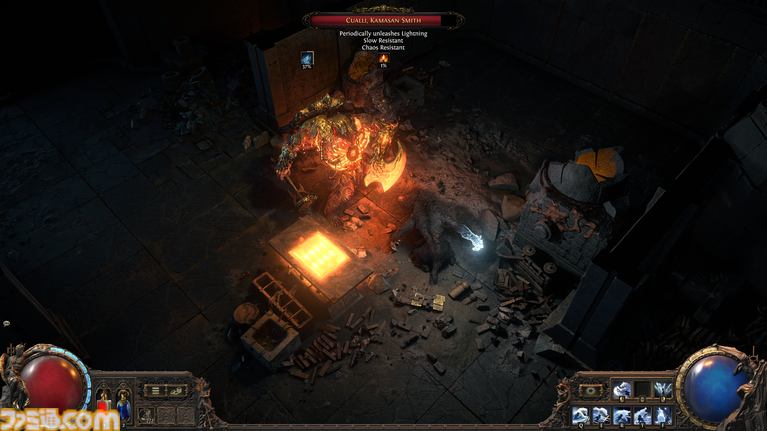Viewport: 767px width, 431px height.
Task: Click the button beside the three-line menu
Action: coord(176,390)
